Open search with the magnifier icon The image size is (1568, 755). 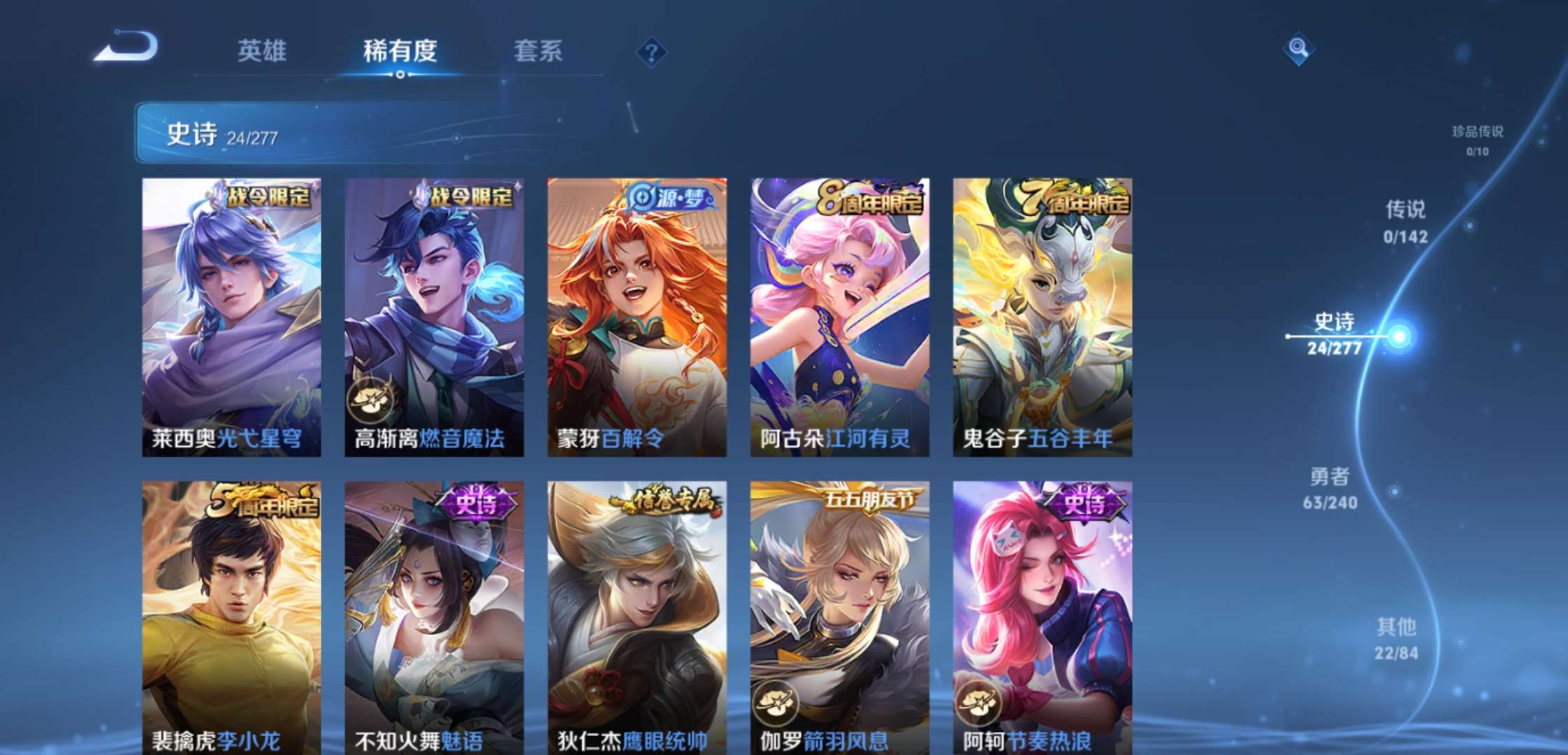(1297, 50)
